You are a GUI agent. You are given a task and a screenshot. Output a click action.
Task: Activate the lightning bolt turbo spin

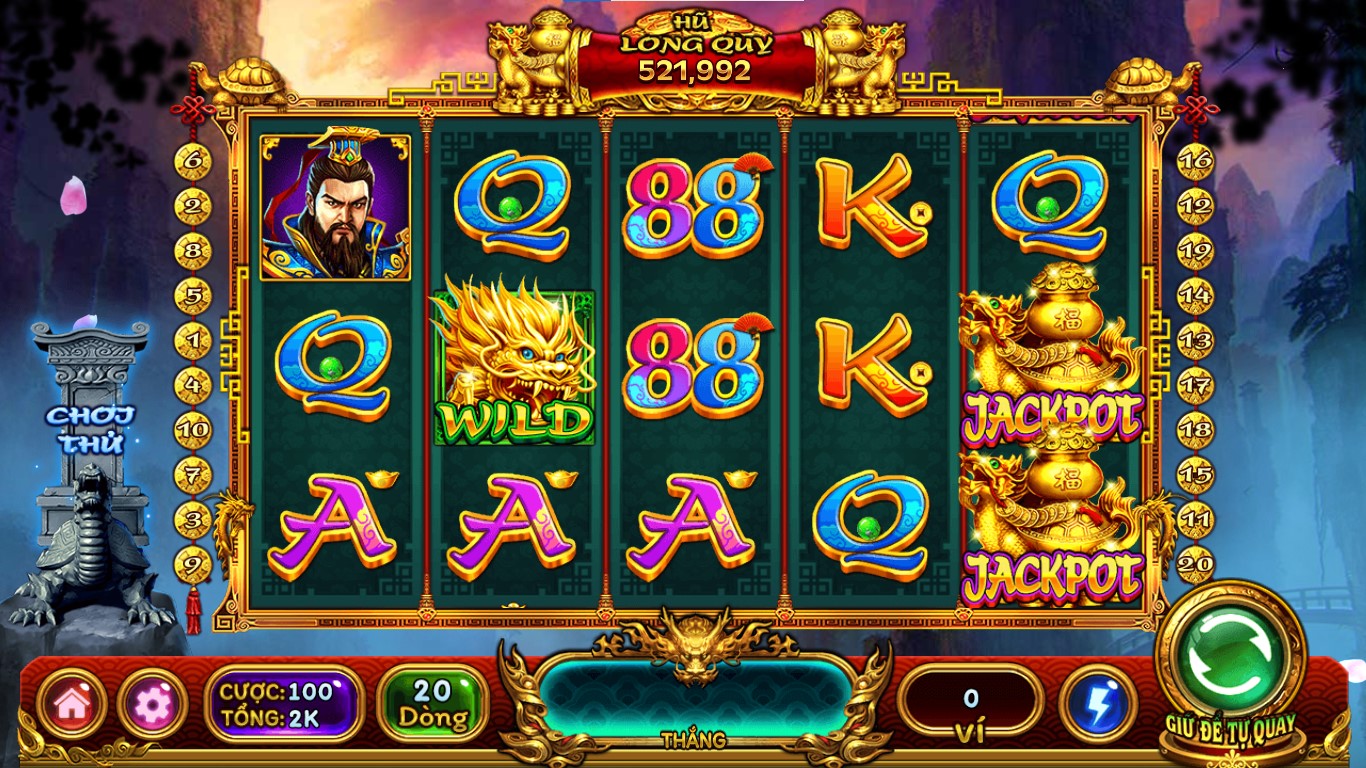click(x=1098, y=704)
